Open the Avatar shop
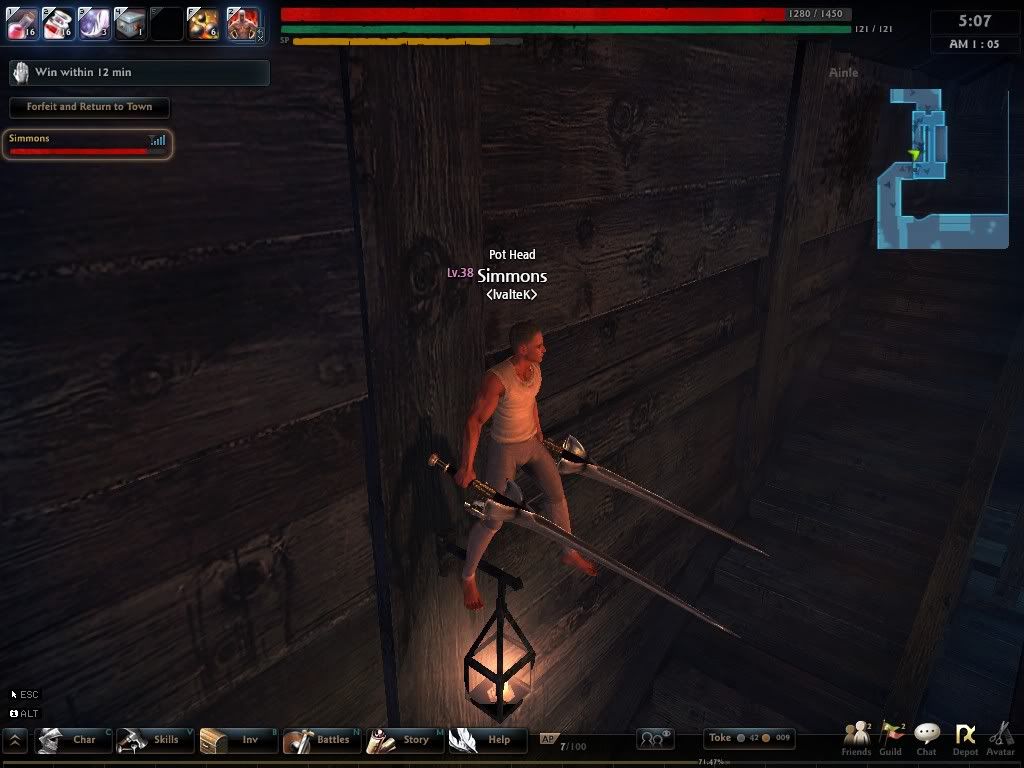Image resolution: width=1024 pixels, height=768 pixels. pyautogui.click(x=1000, y=738)
